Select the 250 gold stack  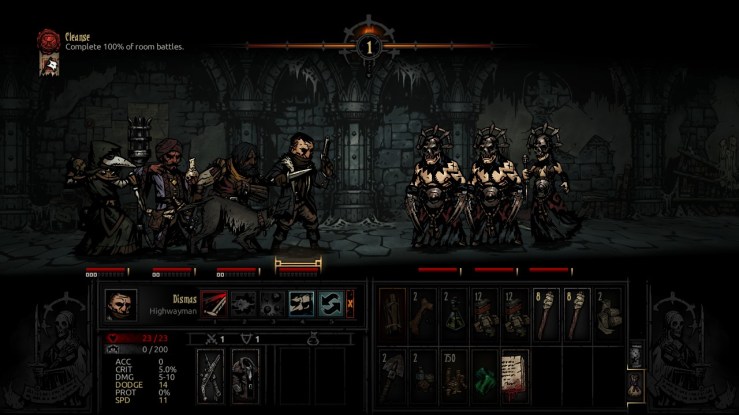[x=454, y=370]
